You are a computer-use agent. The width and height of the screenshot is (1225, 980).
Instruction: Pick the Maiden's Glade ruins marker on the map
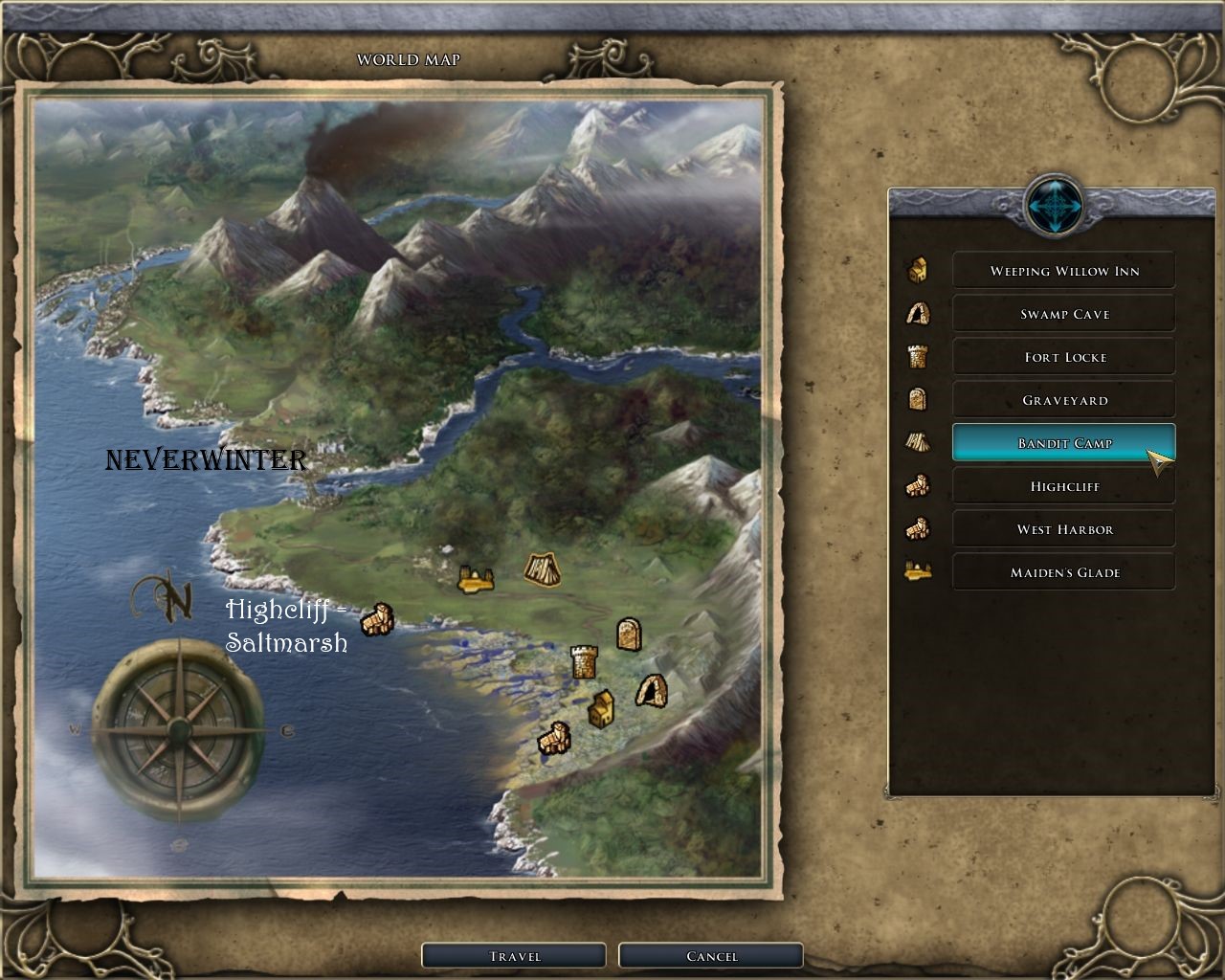pyautogui.click(x=475, y=578)
